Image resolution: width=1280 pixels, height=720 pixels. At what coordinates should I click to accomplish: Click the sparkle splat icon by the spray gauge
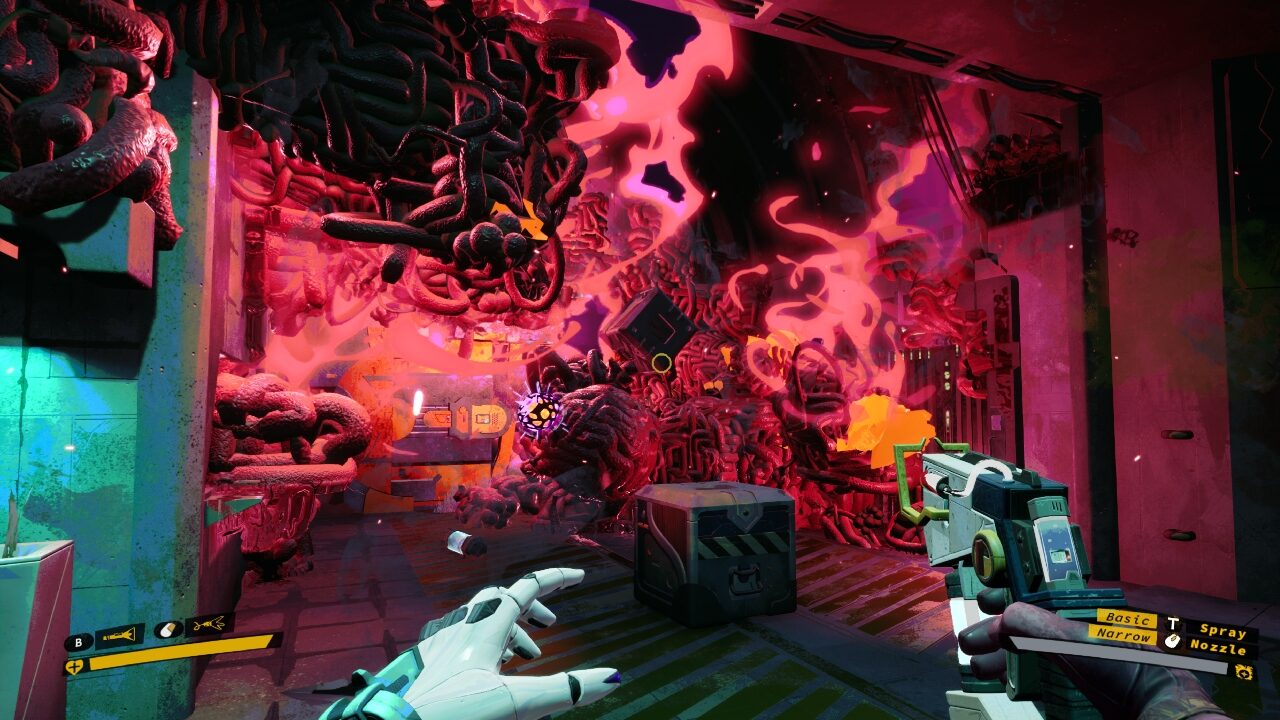[1244, 671]
